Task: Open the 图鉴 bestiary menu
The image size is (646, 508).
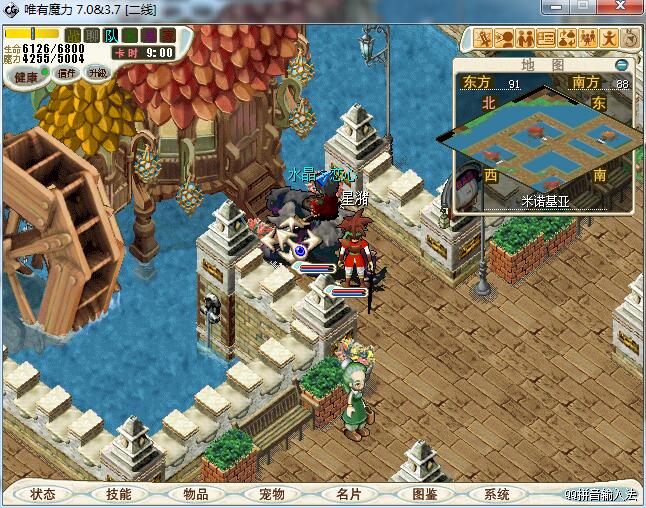Action: [x=424, y=494]
